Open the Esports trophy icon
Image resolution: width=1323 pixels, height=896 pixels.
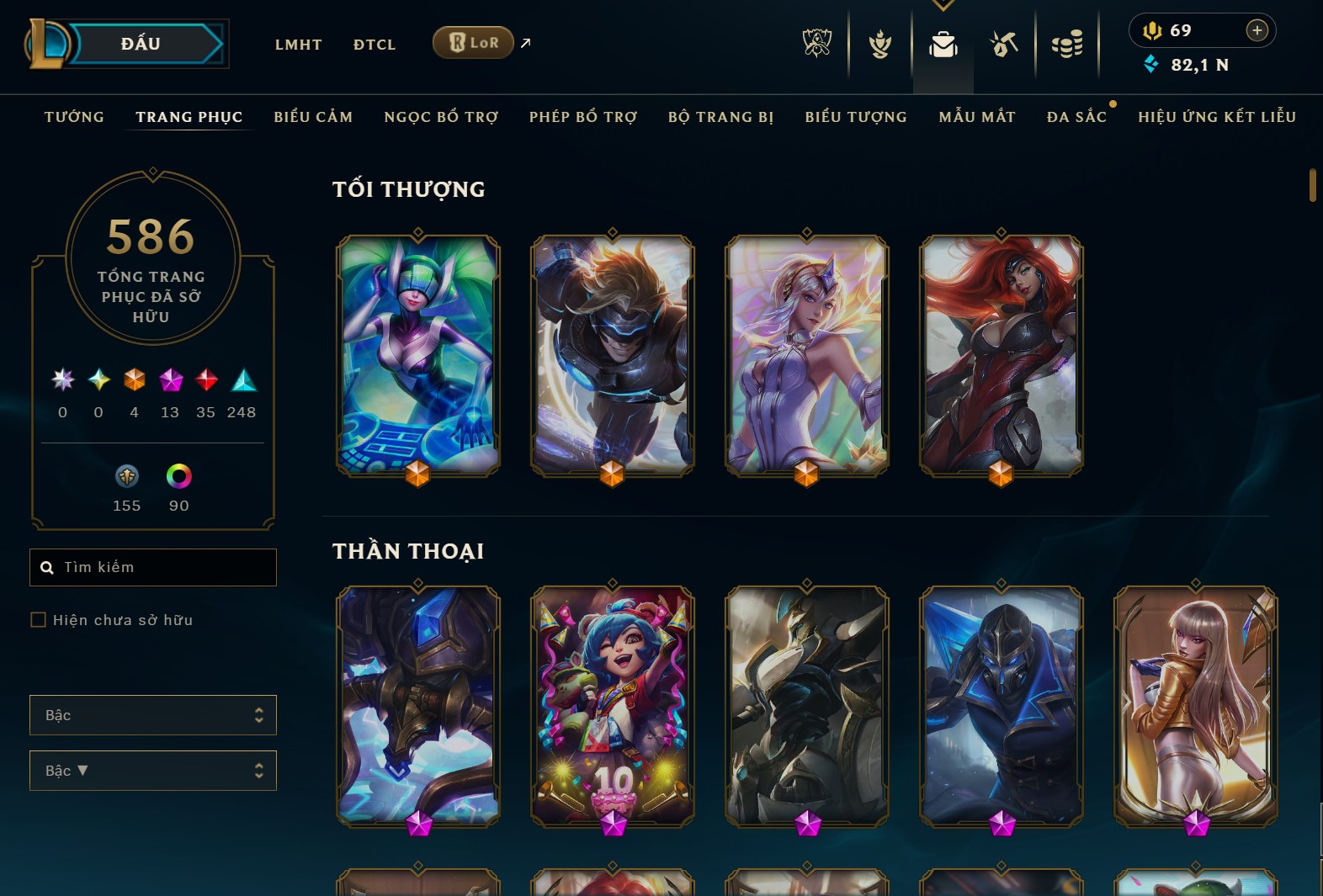pos(816,44)
